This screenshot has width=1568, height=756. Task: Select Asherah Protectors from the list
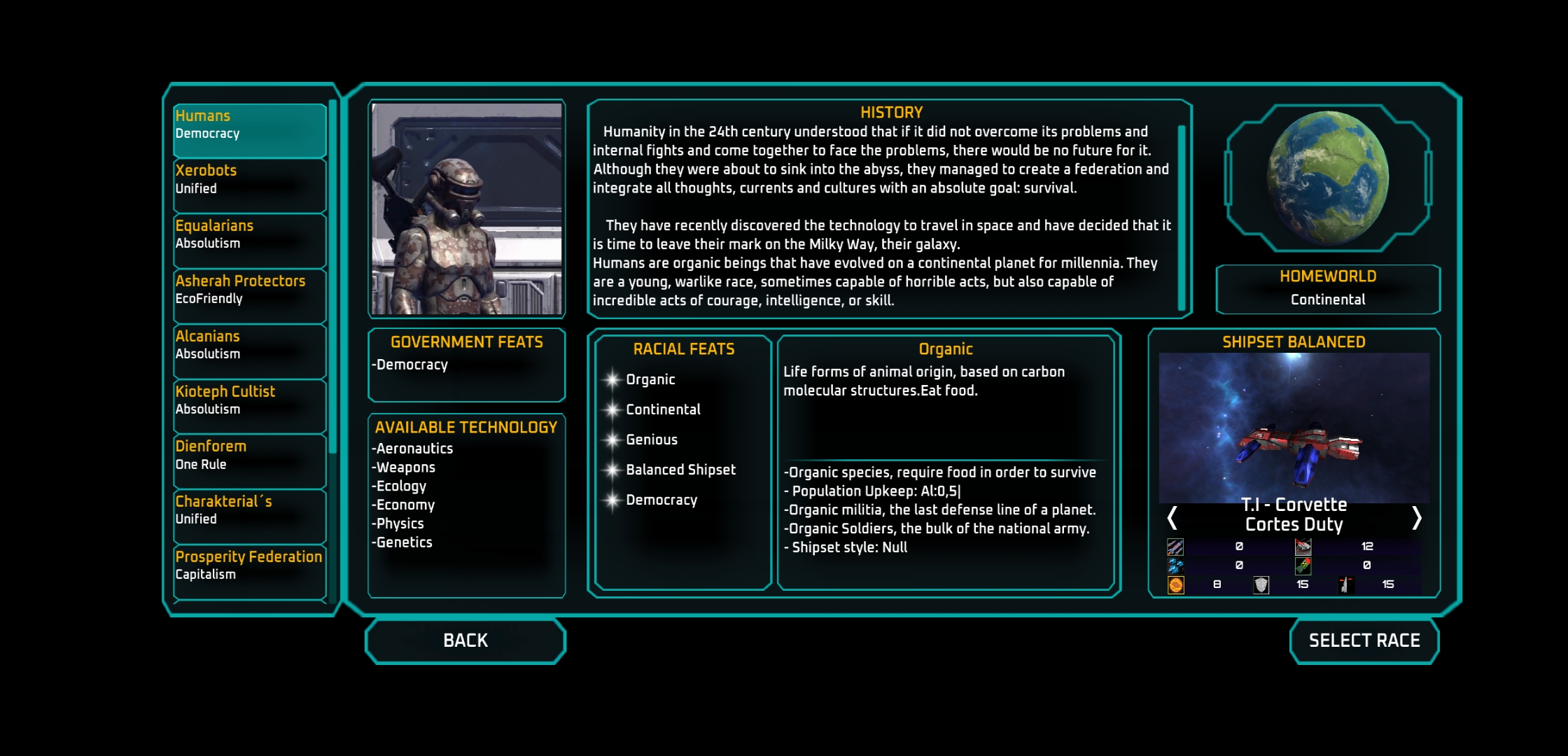249,296
